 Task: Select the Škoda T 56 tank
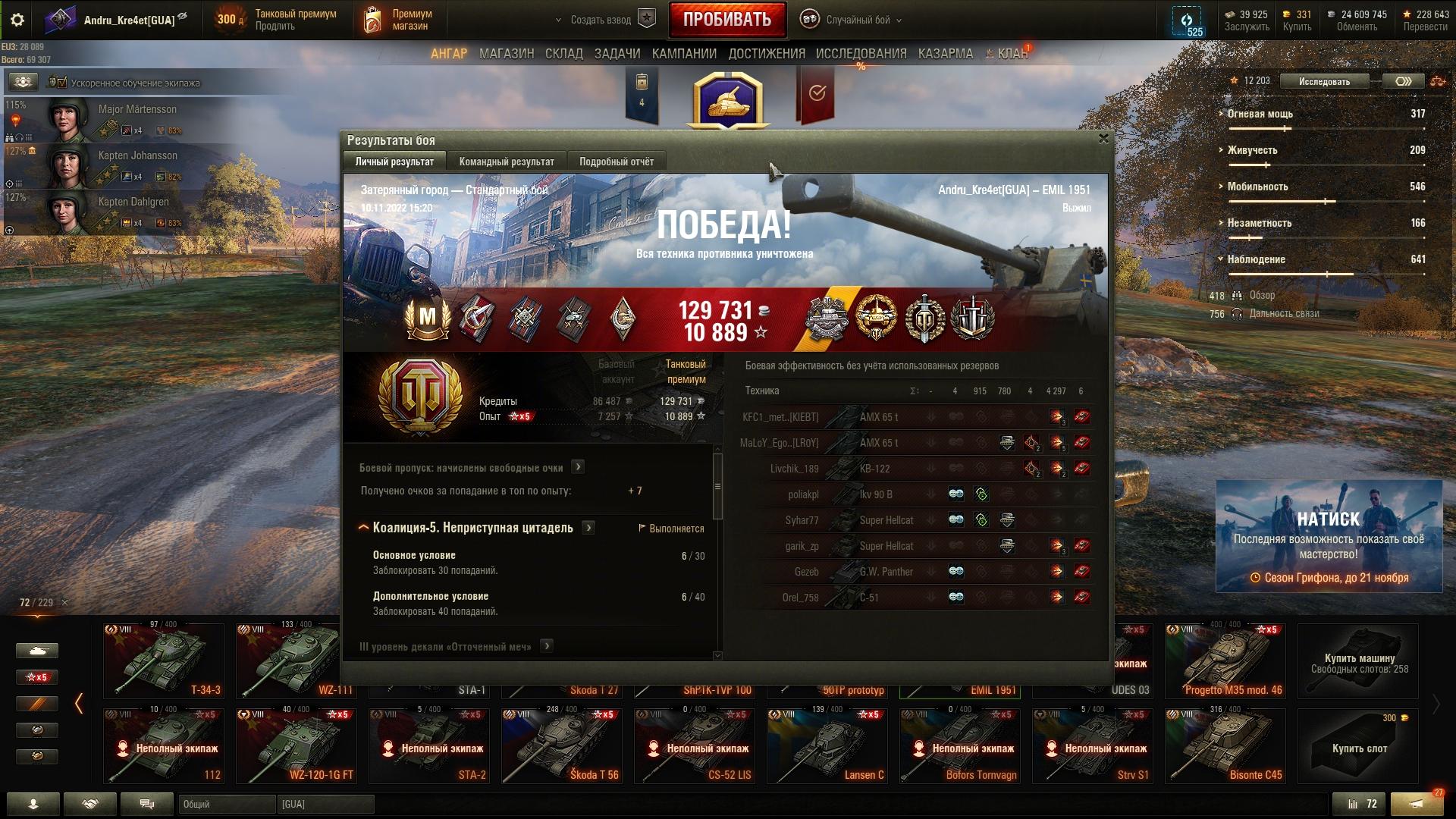click(562, 746)
